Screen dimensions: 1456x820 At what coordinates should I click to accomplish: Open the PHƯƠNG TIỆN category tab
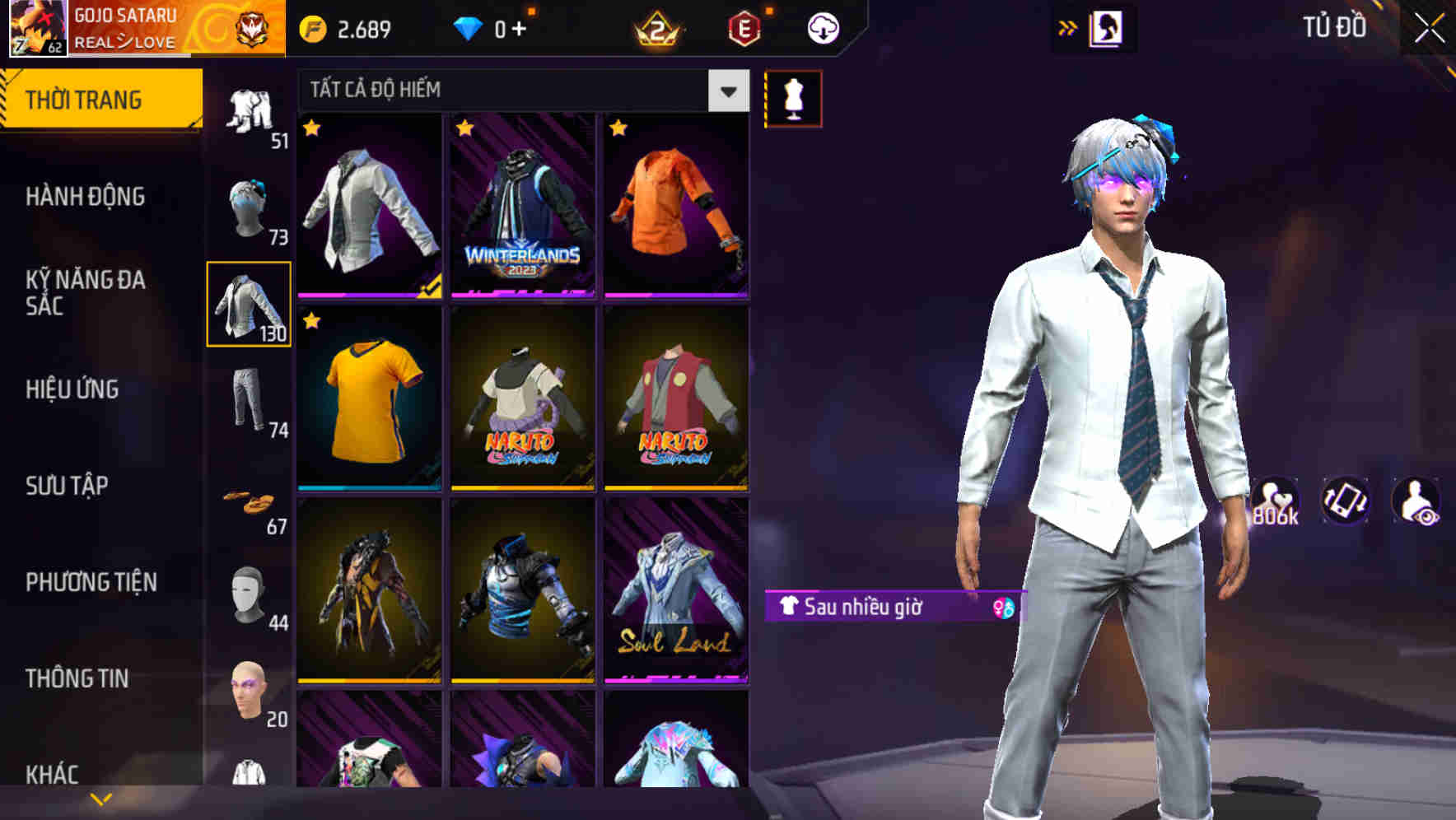pos(91,581)
